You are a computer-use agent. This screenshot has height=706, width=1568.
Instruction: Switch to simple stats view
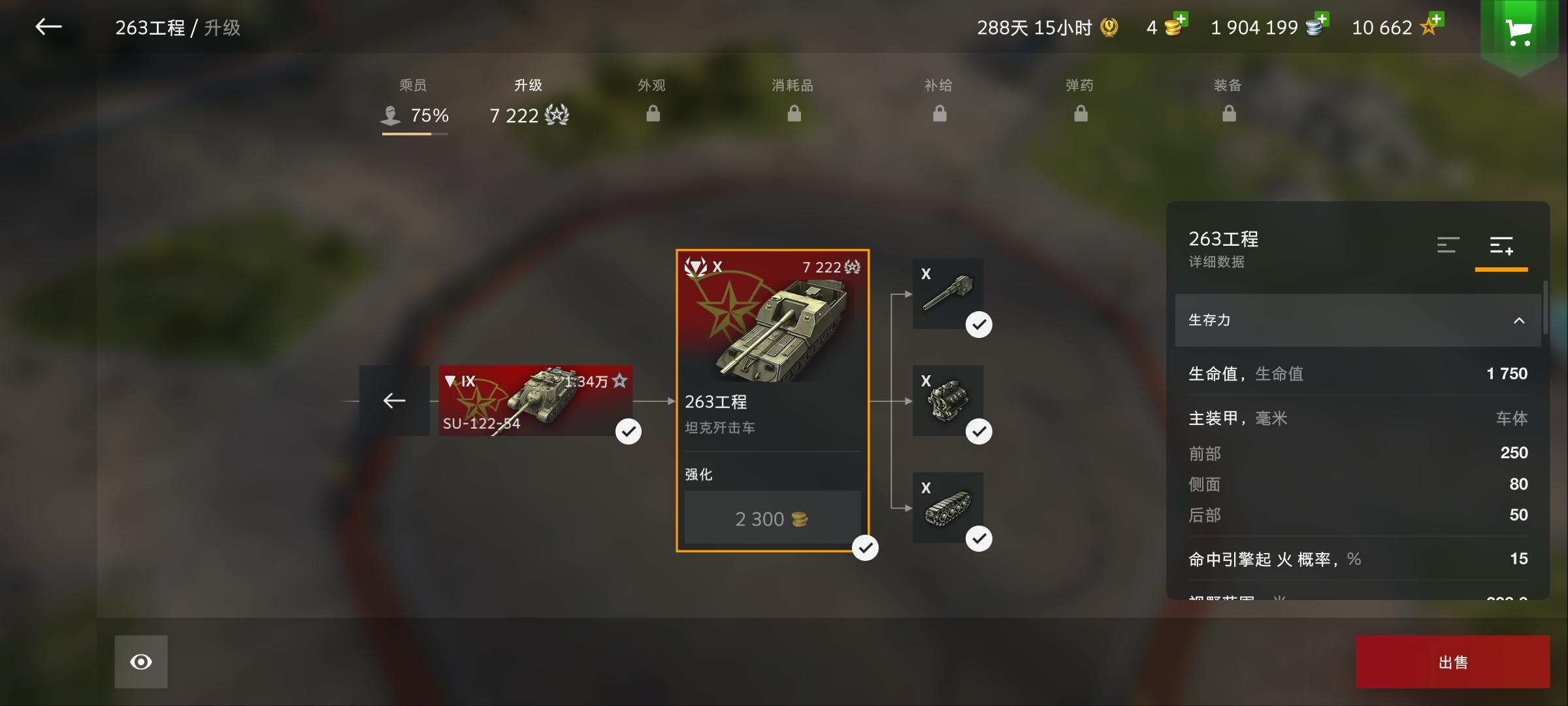pos(1448,245)
